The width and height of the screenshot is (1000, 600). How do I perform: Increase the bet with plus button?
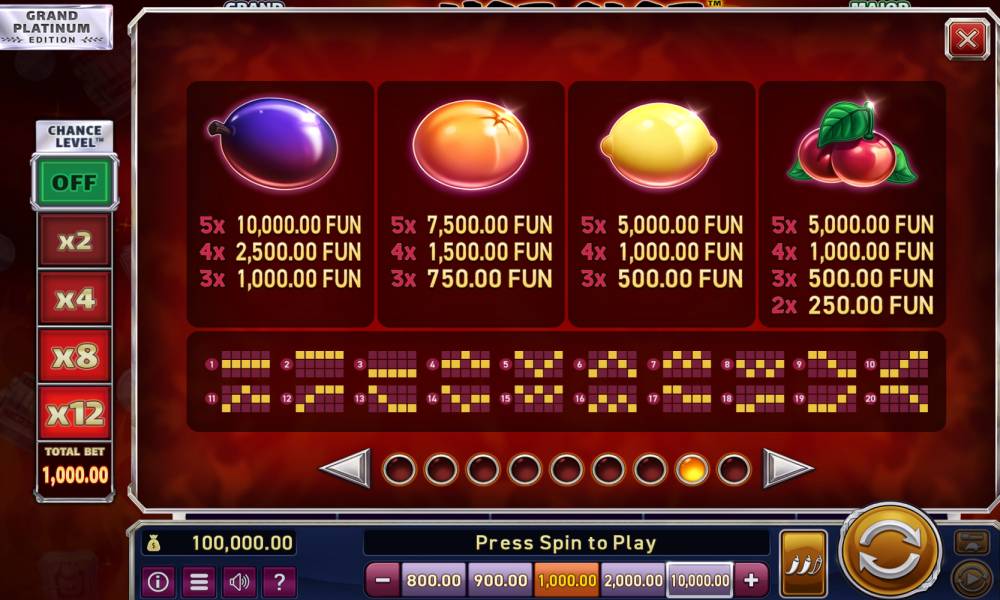click(x=751, y=580)
